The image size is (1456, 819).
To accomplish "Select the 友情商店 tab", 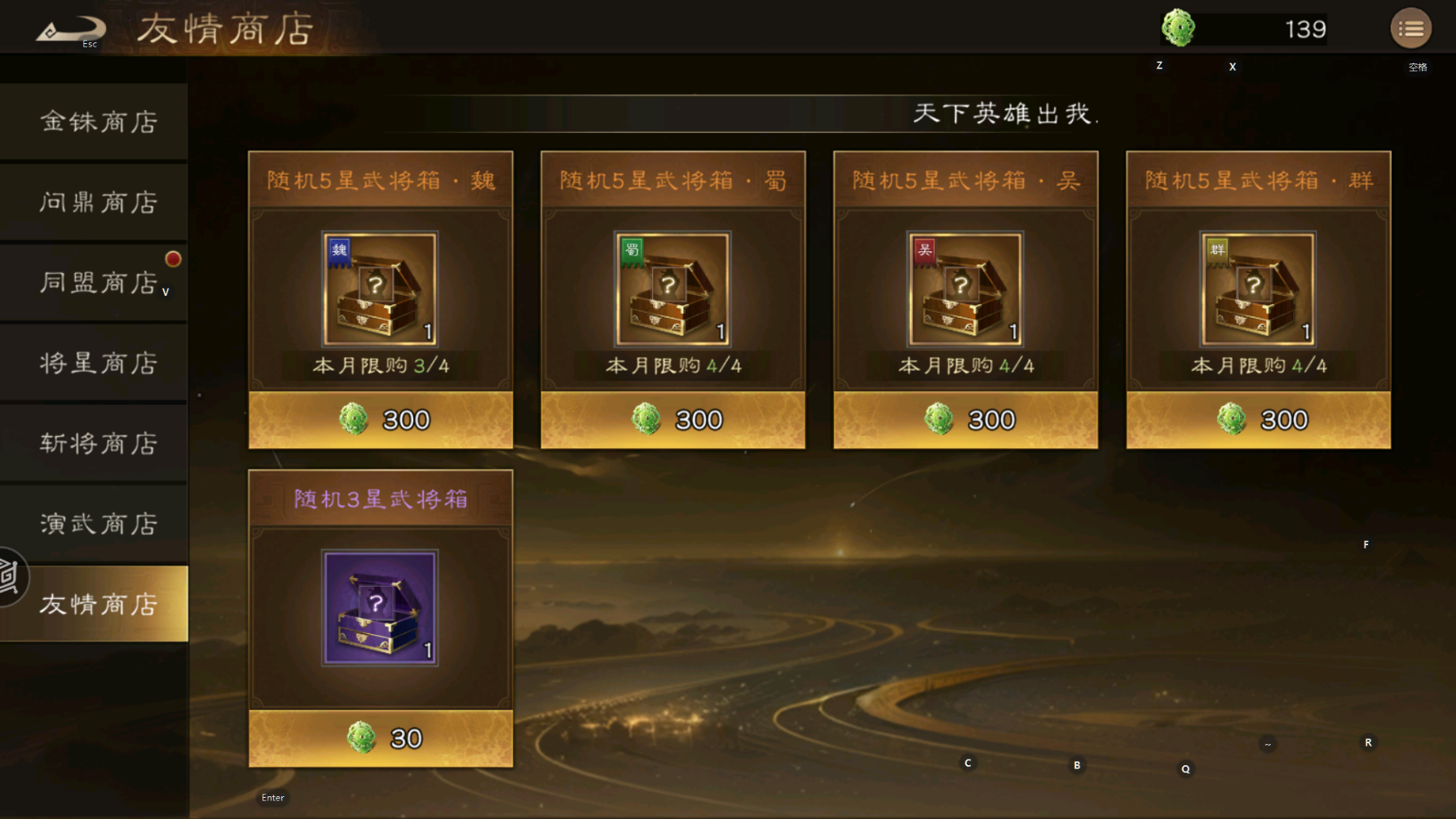I will coord(98,604).
